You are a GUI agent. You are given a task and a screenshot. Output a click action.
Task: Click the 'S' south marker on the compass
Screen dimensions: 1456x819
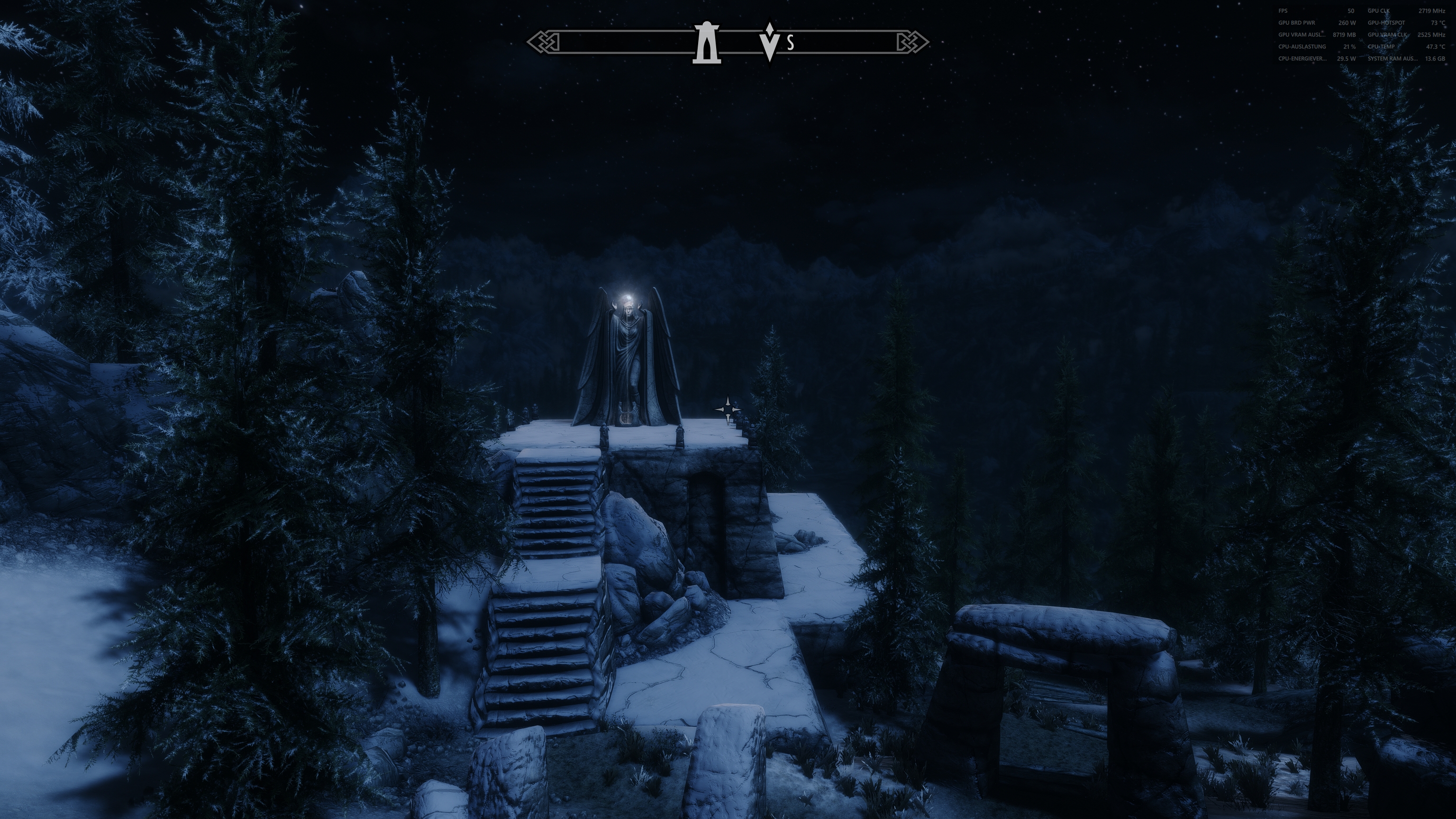[791, 42]
